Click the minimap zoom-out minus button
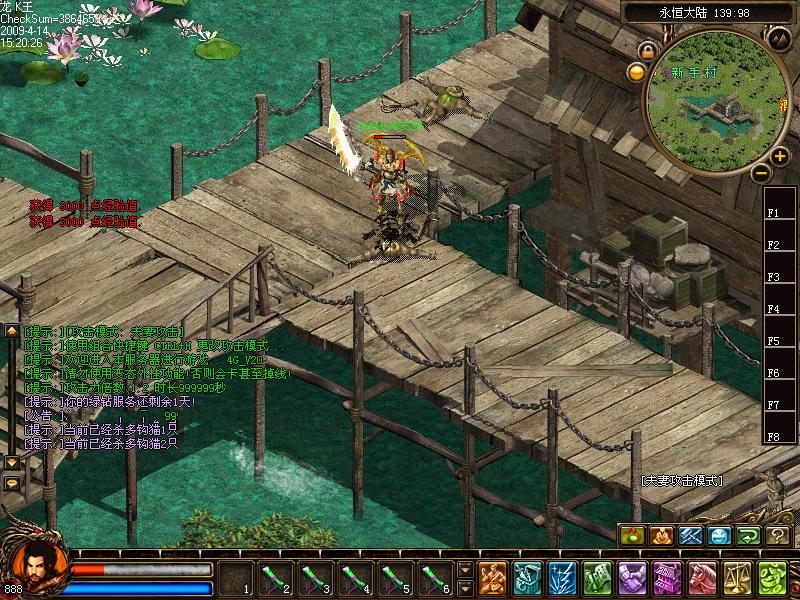This screenshot has width=800, height=600. pyautogui.click(x=760, y=172)
